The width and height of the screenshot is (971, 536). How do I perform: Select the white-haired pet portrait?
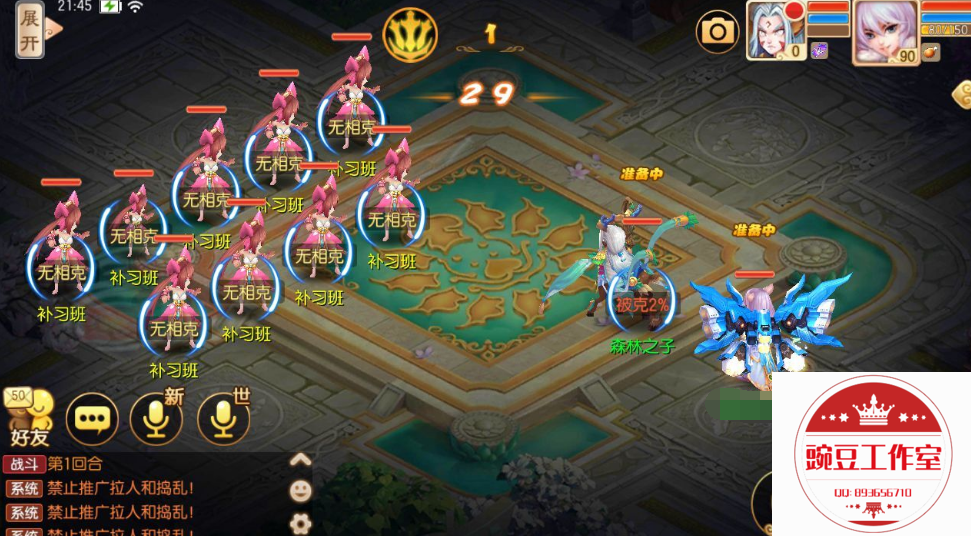[774, 30]
